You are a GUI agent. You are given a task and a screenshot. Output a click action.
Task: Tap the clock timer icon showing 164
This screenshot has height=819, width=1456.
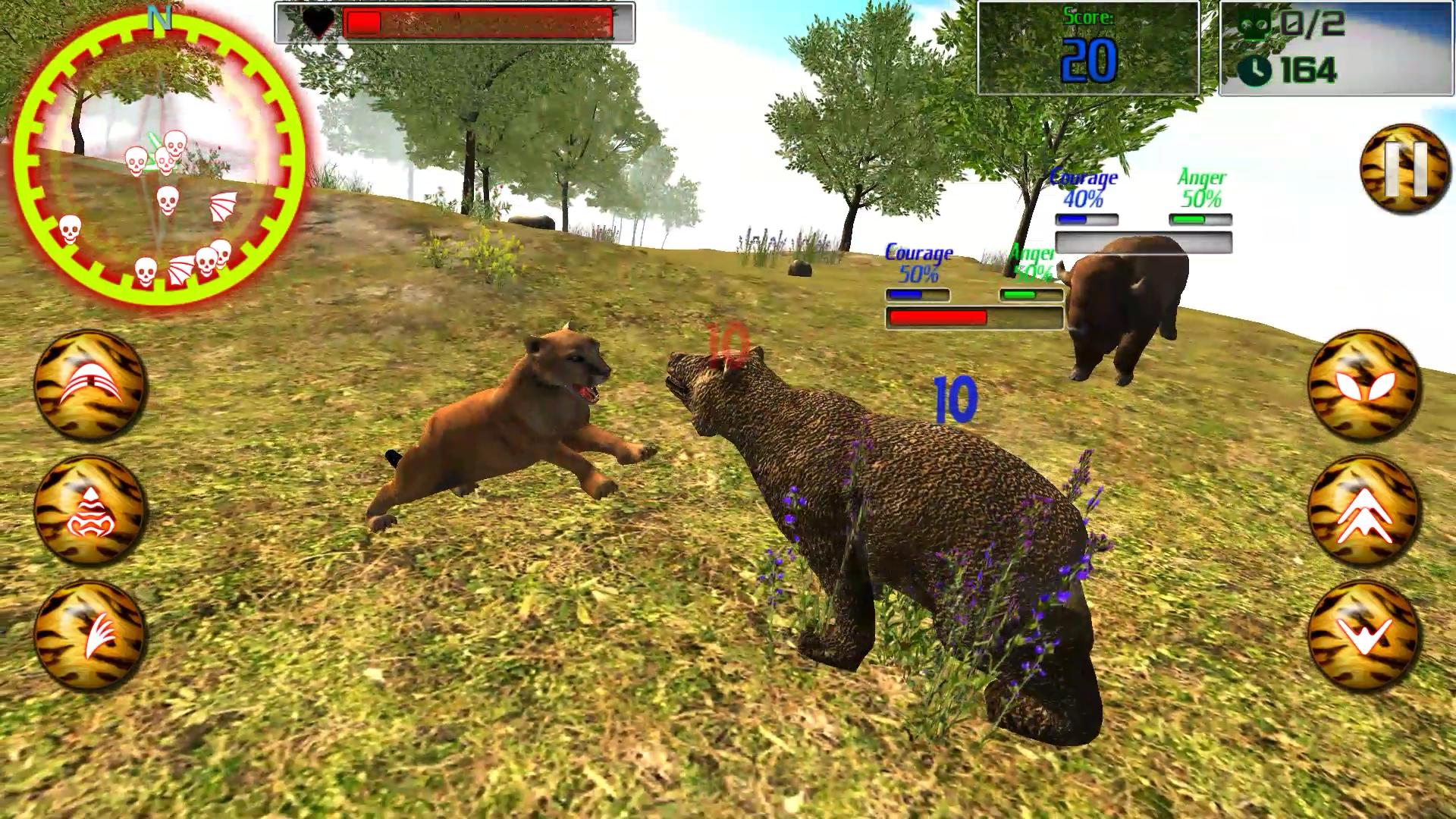coord(1255,70)
